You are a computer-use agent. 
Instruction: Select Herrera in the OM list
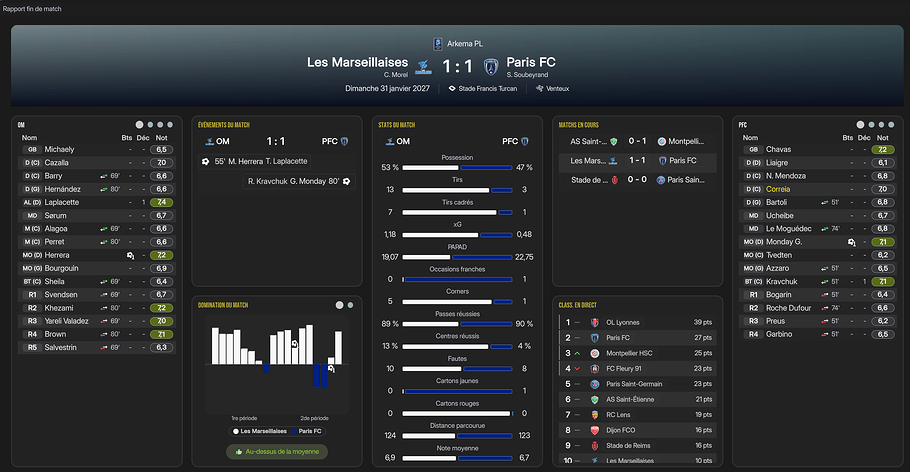click(60, 255)
